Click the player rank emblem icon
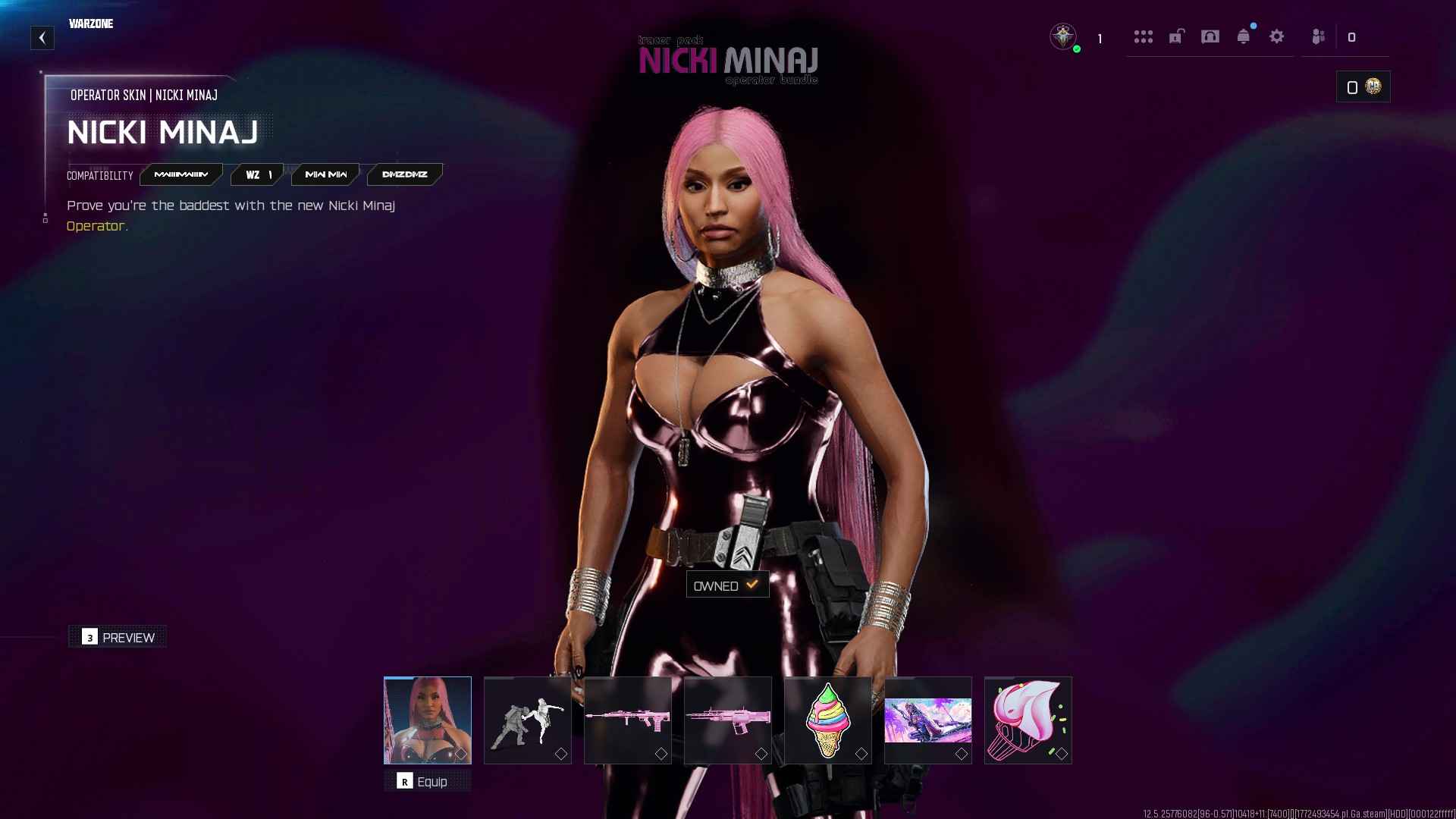 [x=1064, y=36]
